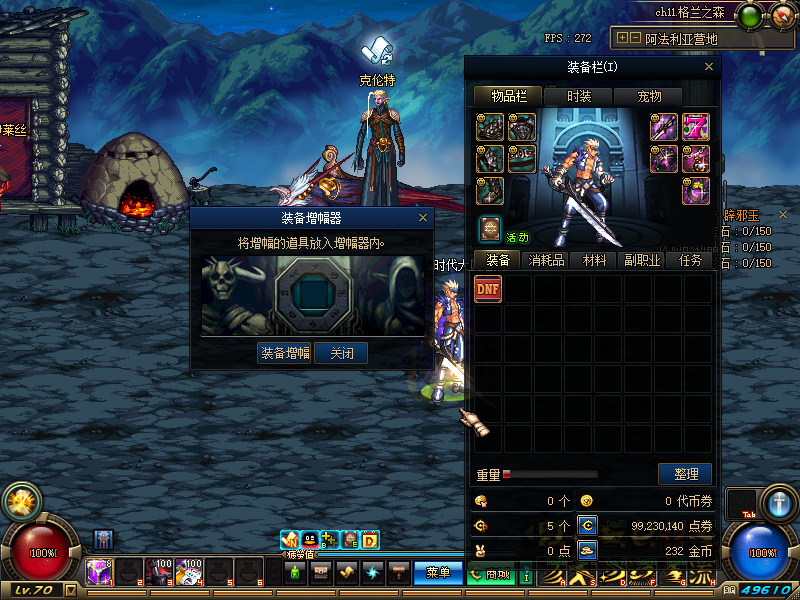The width and height of the screenshot is (800, 600).
Task: Close the 装备增幅器 window with X
Action: pyautogui.click(x=423, y=217)
